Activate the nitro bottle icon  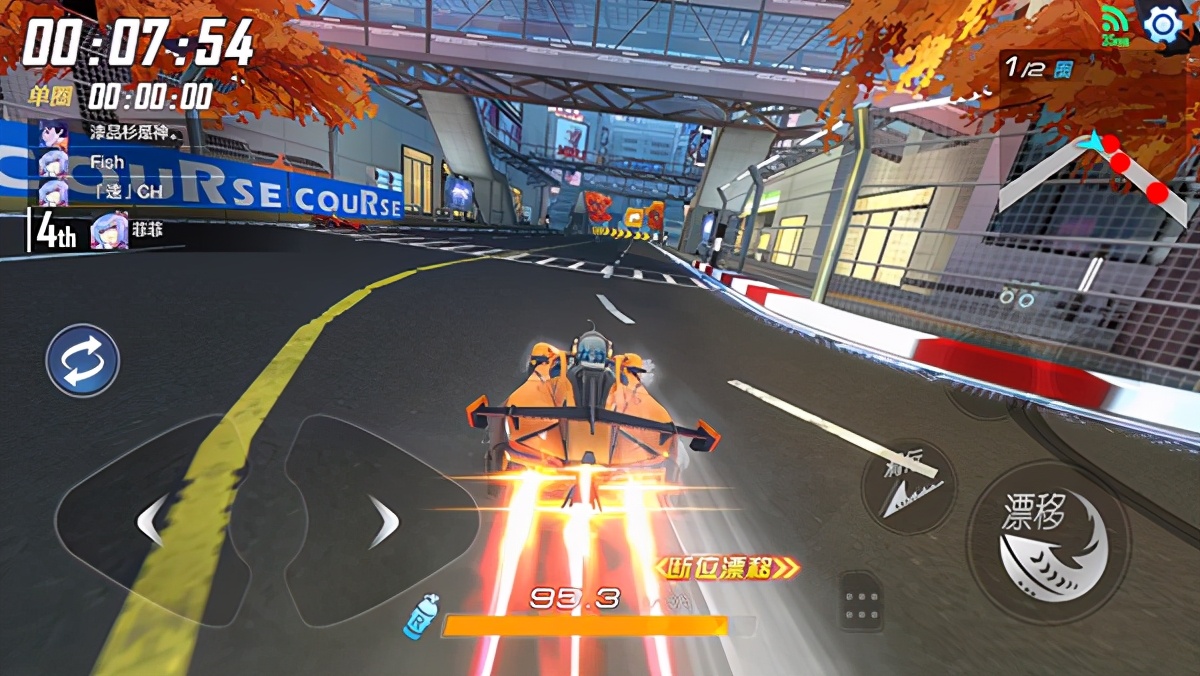(x=420, y=614)
